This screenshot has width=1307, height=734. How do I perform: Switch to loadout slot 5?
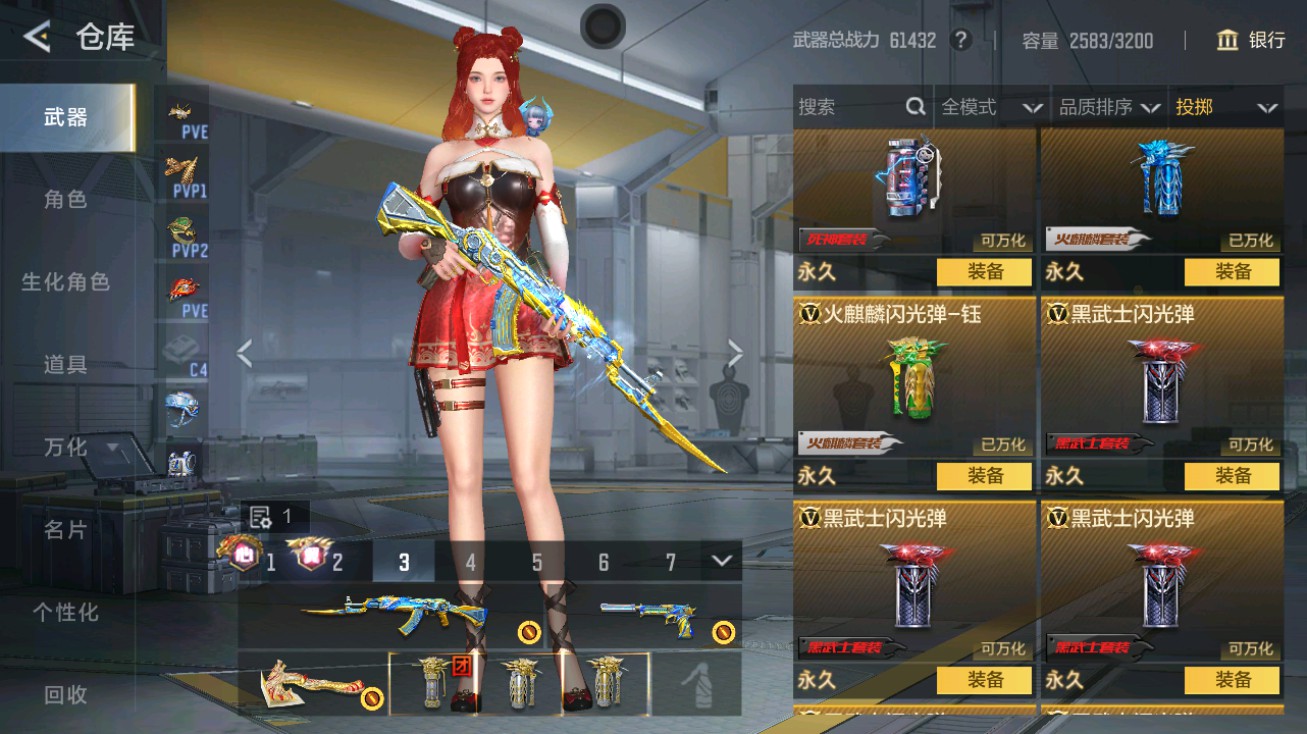pos(537,563)
